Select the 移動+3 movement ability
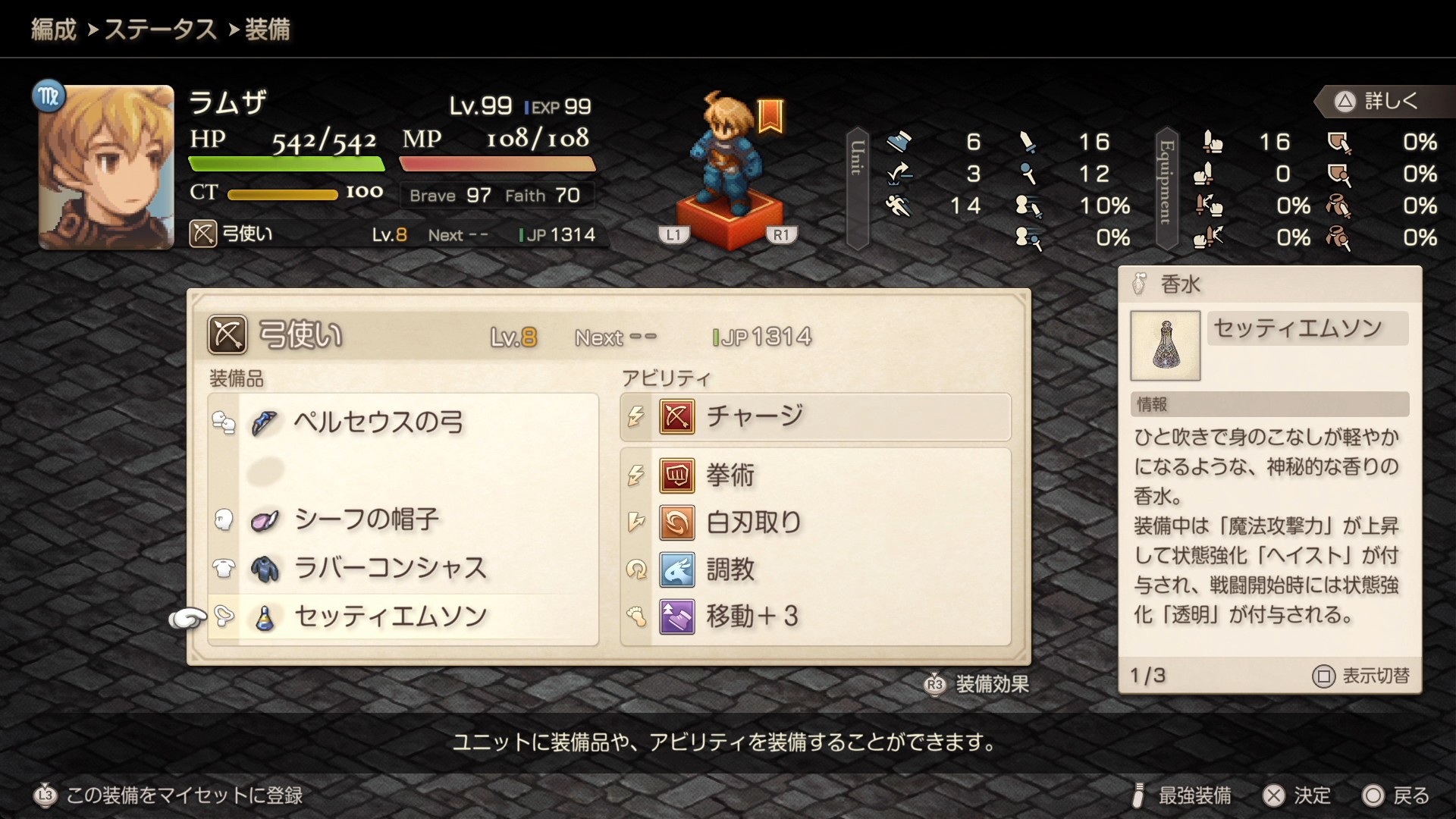Image resolution: width=1456 pixels, height=819 pixels. [815, 617]
